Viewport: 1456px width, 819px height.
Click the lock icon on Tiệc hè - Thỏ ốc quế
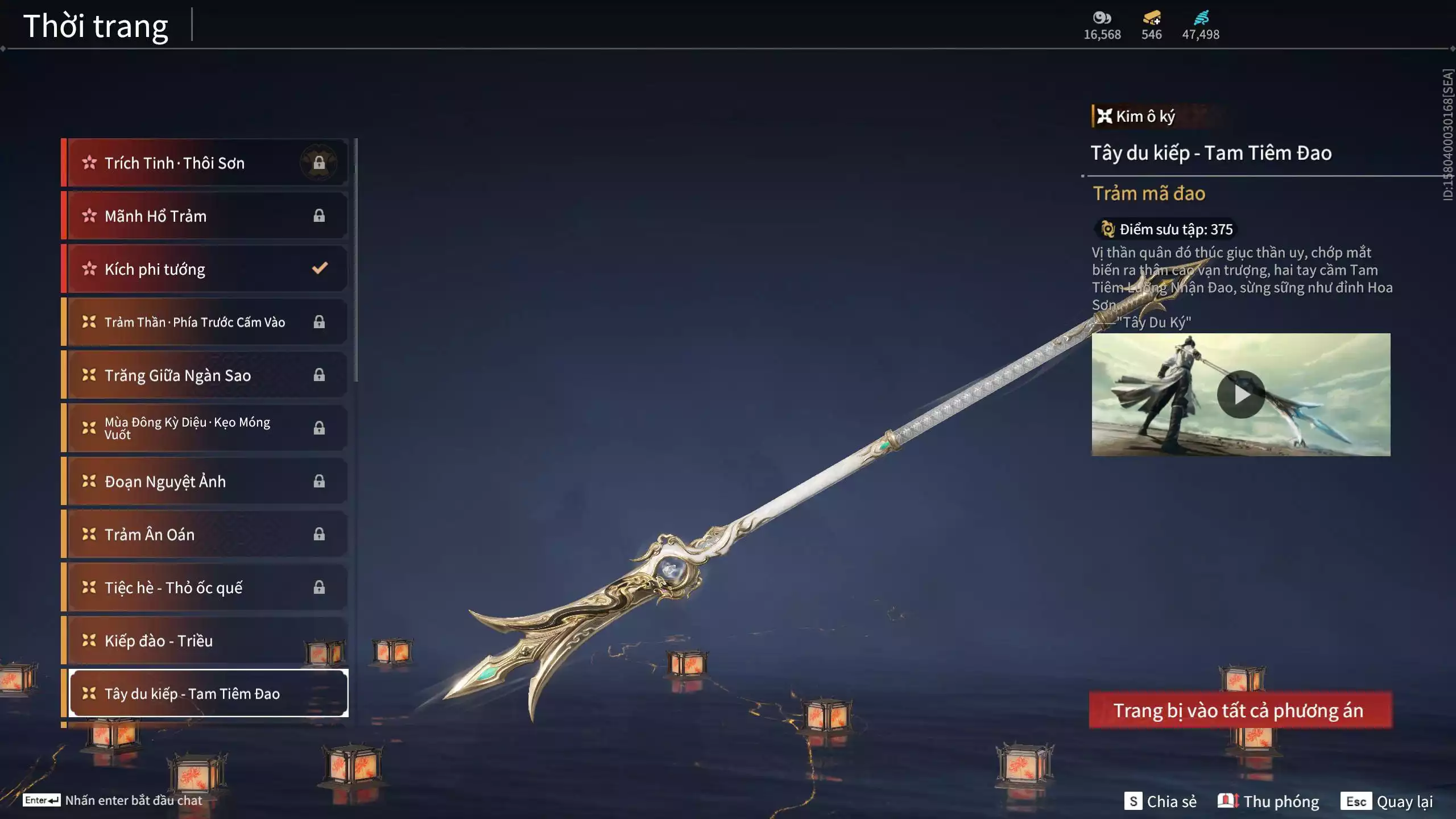(319, 587)
